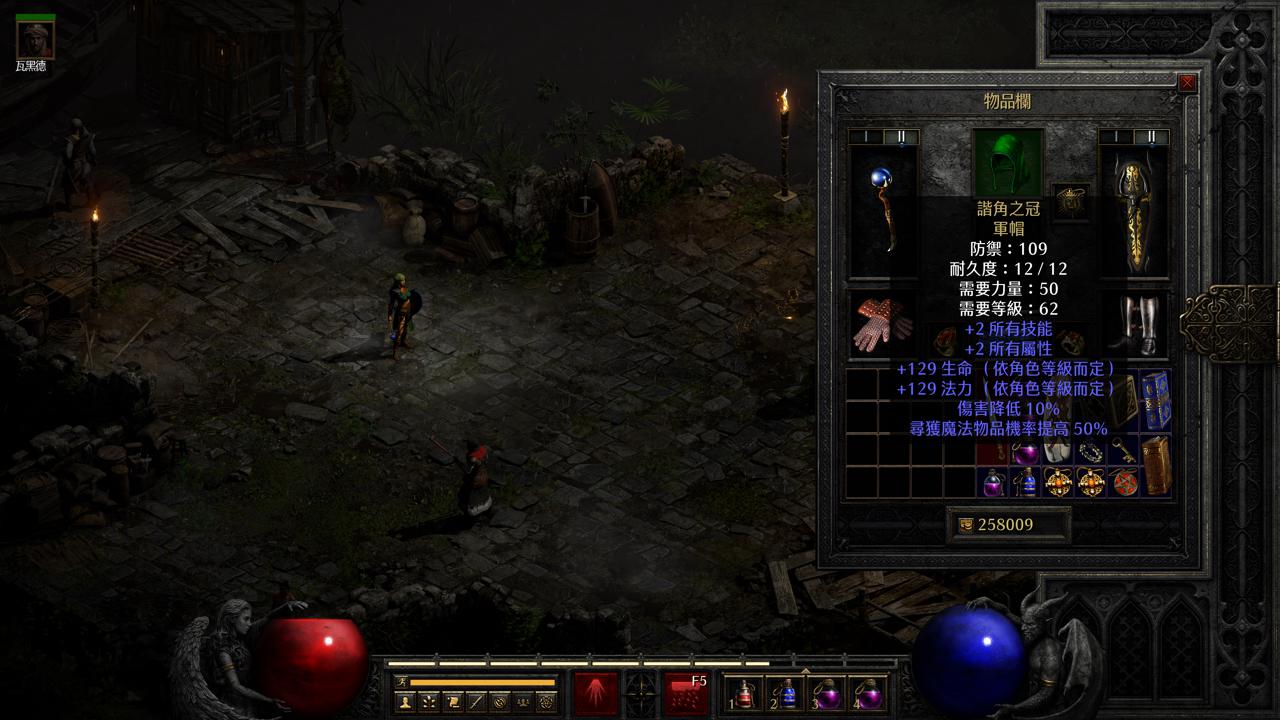Pick up the orb staff weapon
The width and height of the screenshot is (1280, 720).
(882, 212)
